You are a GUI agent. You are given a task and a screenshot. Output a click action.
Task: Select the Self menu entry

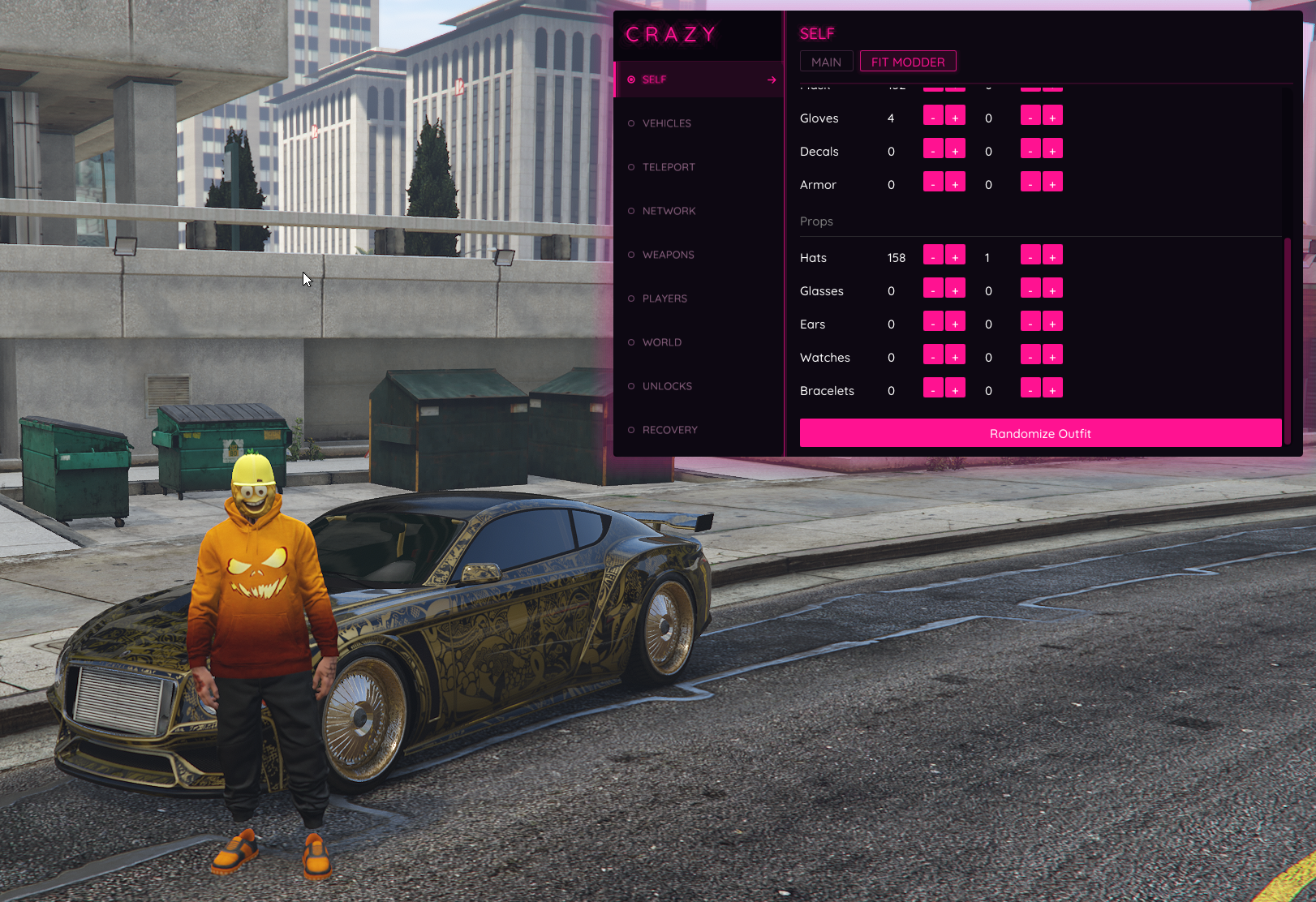[654, 79]
